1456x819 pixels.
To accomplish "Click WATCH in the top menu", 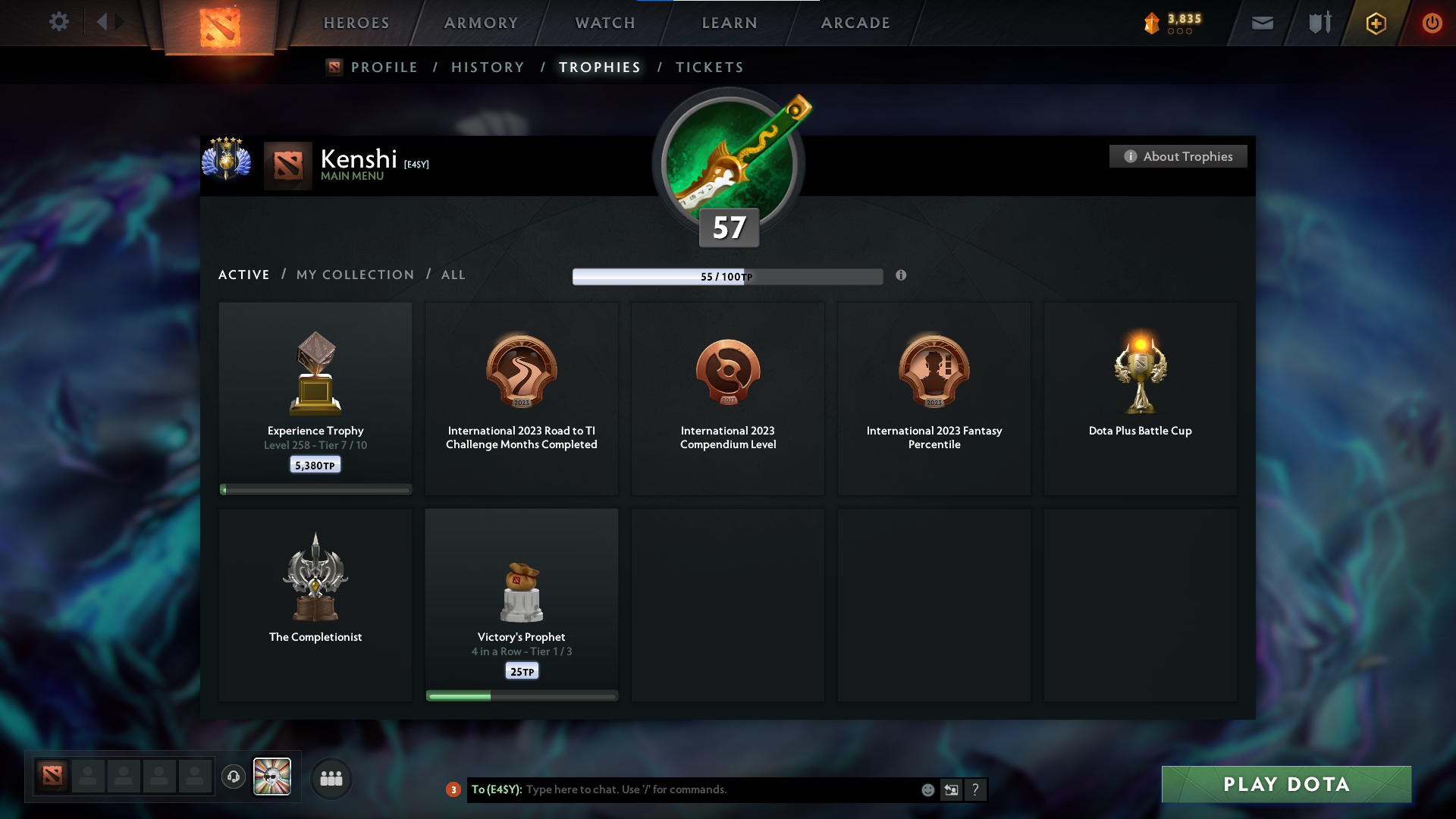I will (604, 23).
